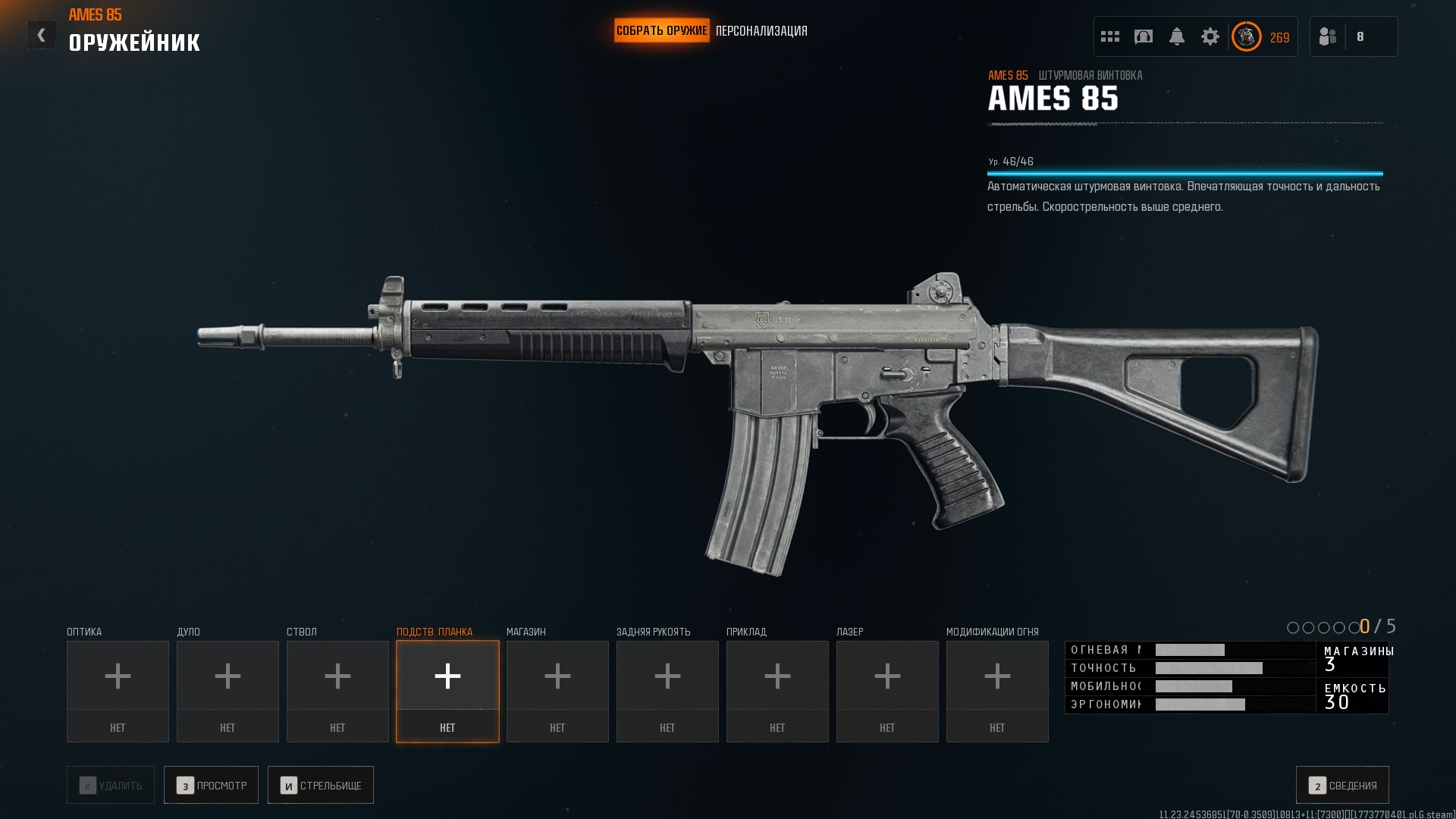Open notifications bell icon

tap(1177, 36)
